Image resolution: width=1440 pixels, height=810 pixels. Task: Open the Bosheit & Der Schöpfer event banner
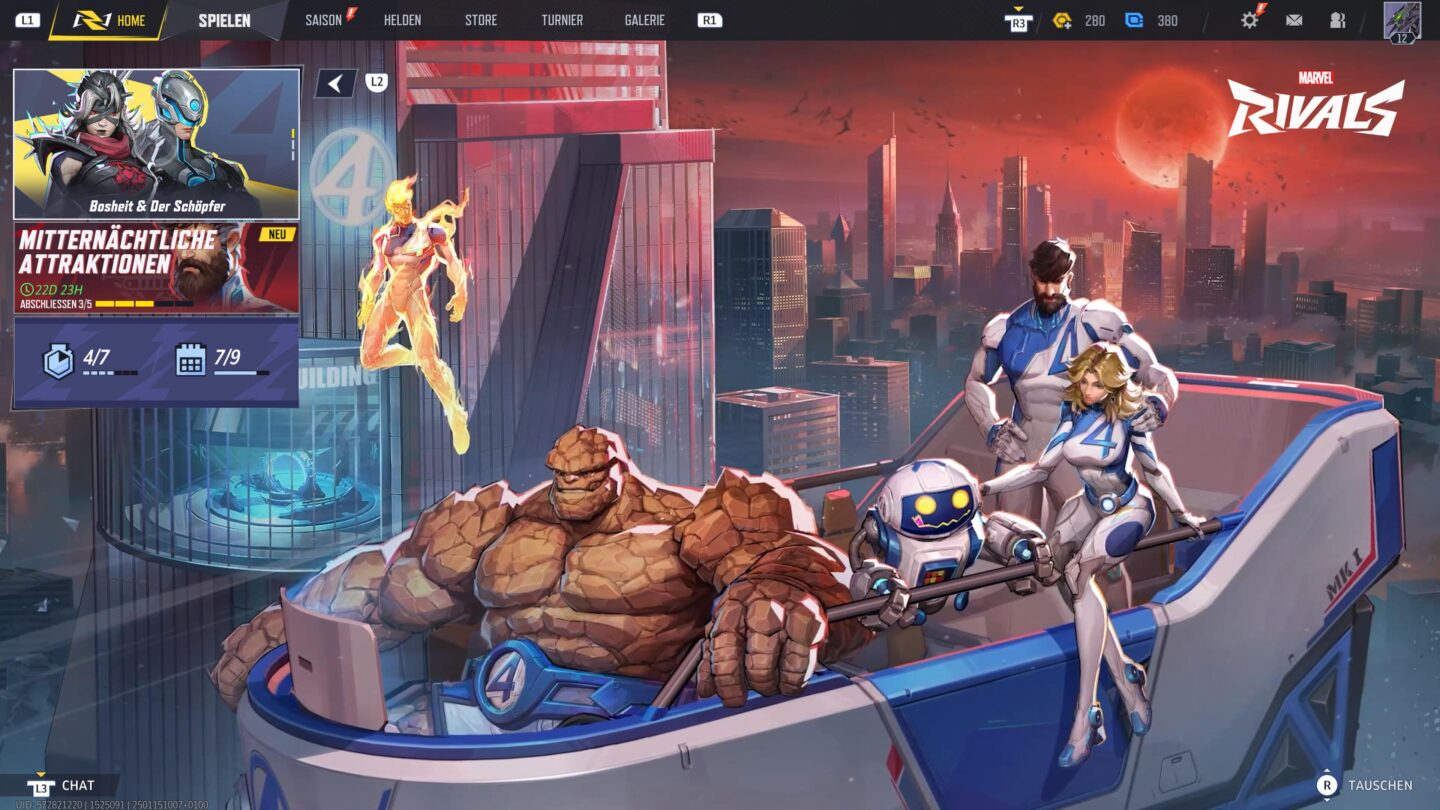pos(157,140)
